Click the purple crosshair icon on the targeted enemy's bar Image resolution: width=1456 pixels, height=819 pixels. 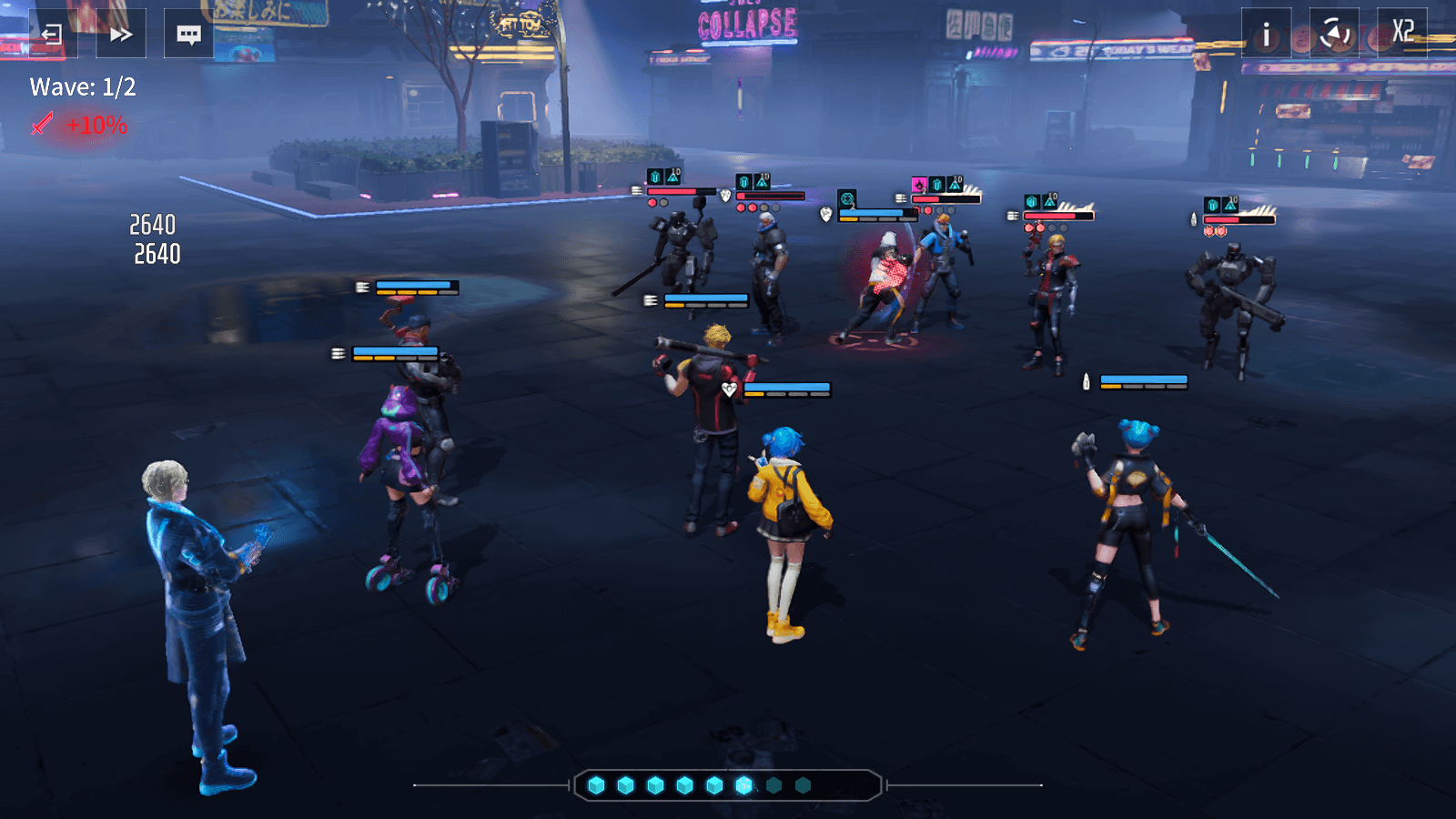pyautogui.click(x=848, y=198)
